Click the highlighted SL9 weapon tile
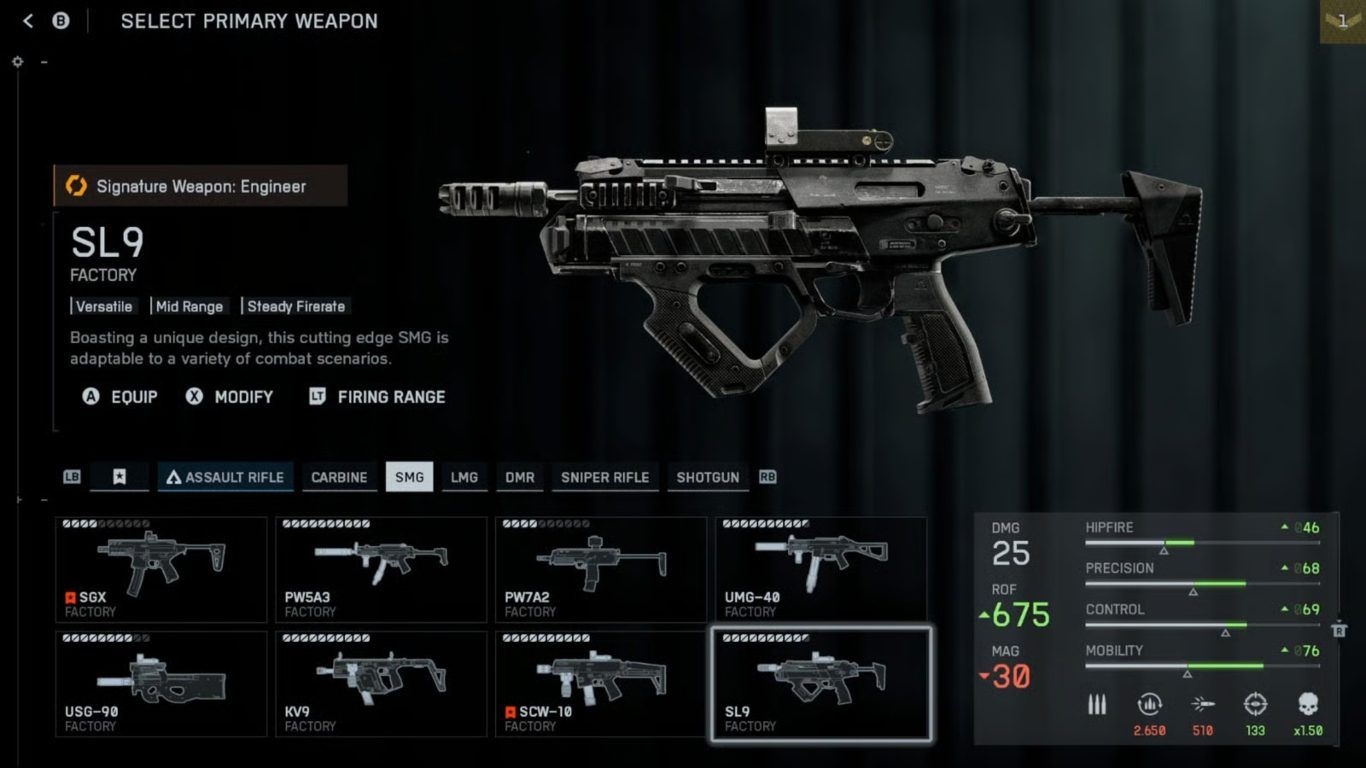Screen dimensions: 1366x768 tap(821, 684)
